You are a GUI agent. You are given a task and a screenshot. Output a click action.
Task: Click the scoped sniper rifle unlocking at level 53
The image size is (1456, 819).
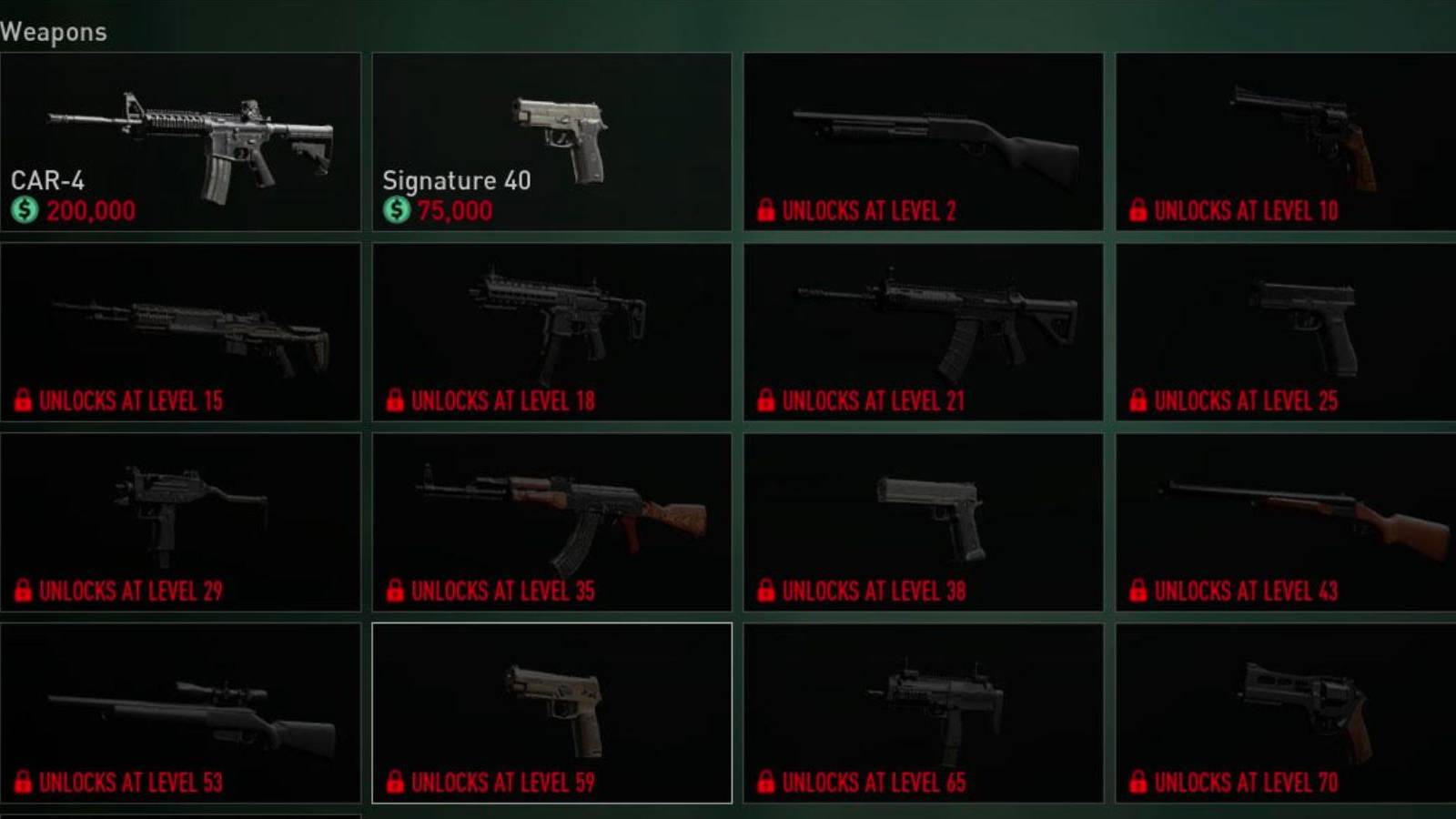click(182, 710)
